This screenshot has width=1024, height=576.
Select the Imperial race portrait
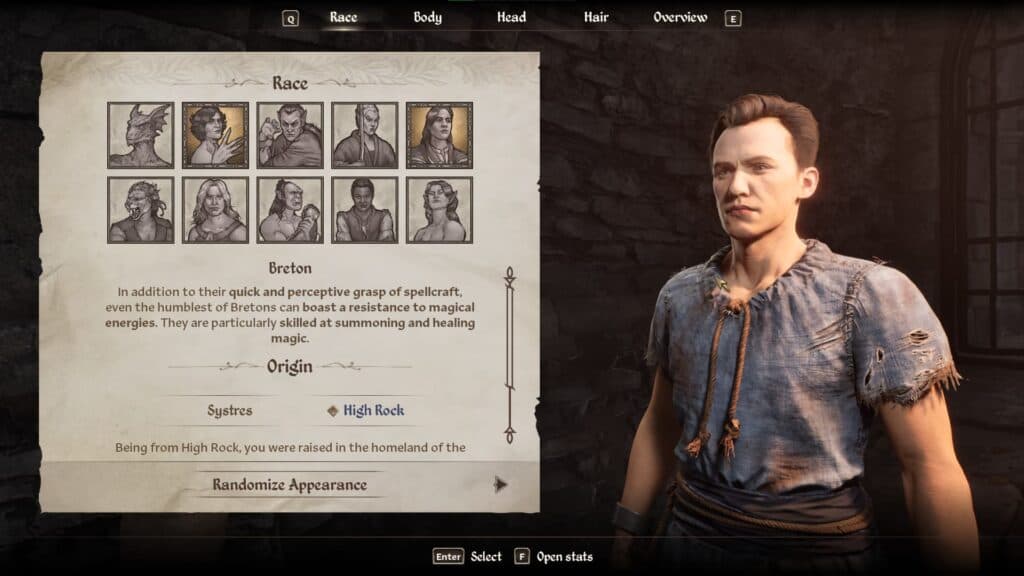point(440,135)
